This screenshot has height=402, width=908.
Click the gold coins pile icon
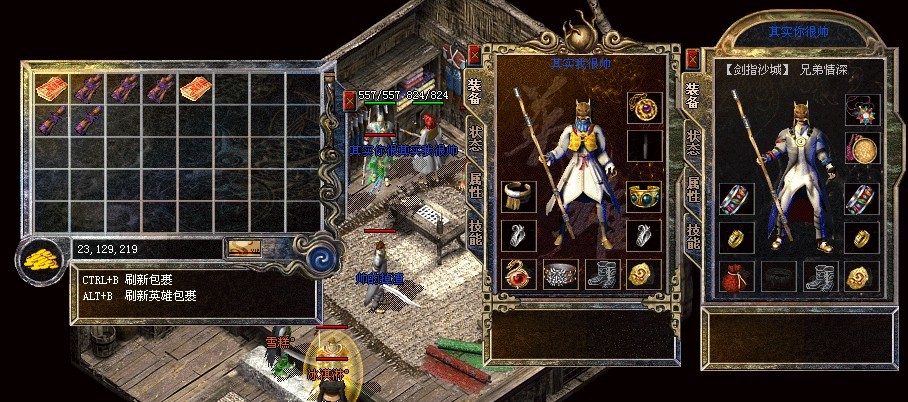tap(40, 261)
